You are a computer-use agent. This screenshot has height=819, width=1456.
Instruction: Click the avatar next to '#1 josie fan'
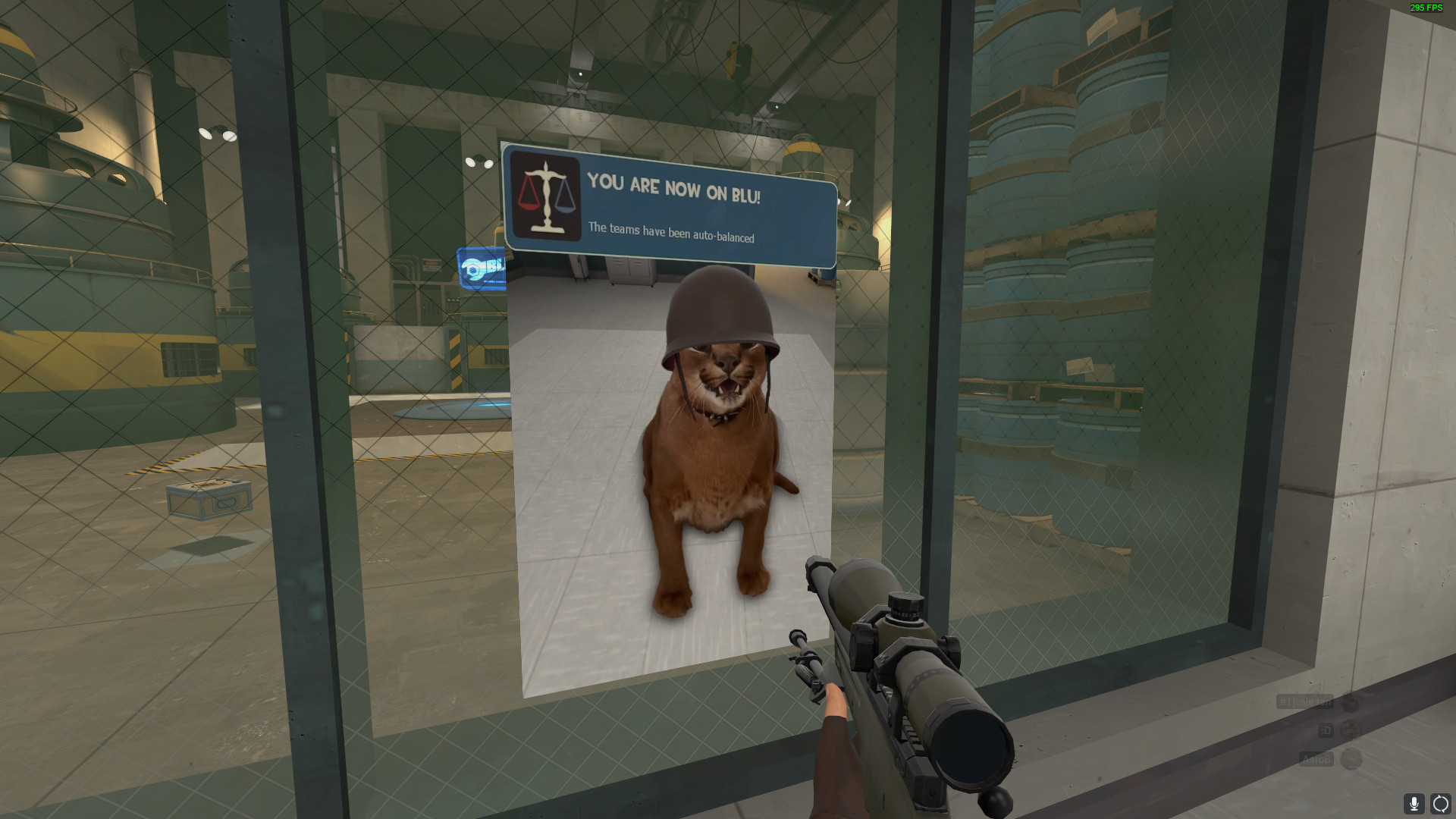pos(1349,704)
